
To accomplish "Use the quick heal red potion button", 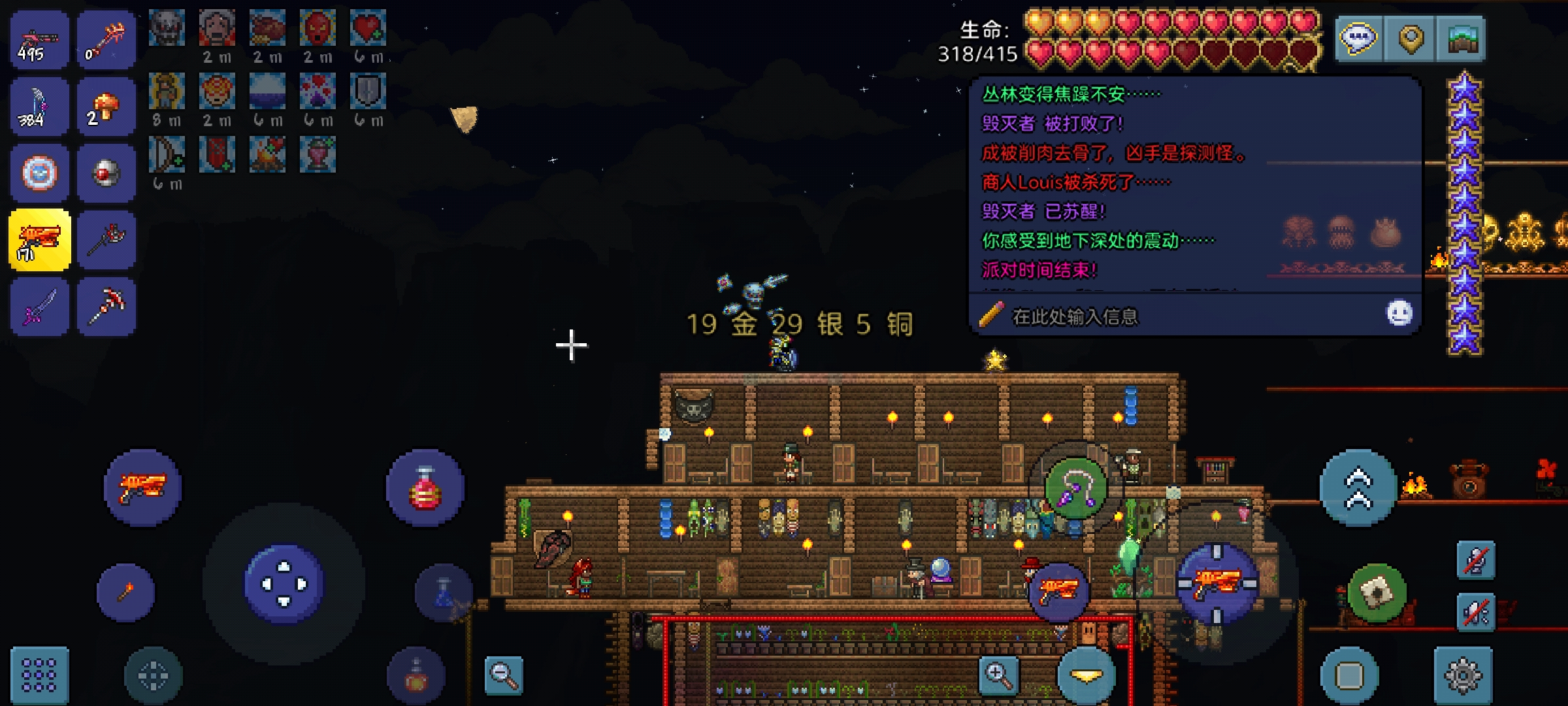I will tap(425, 488).
